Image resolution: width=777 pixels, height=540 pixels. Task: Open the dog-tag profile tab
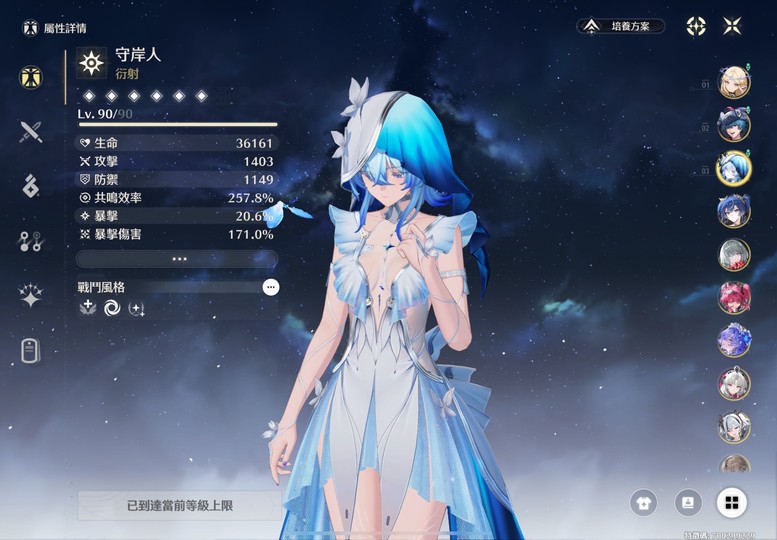[x=31, y=350]
